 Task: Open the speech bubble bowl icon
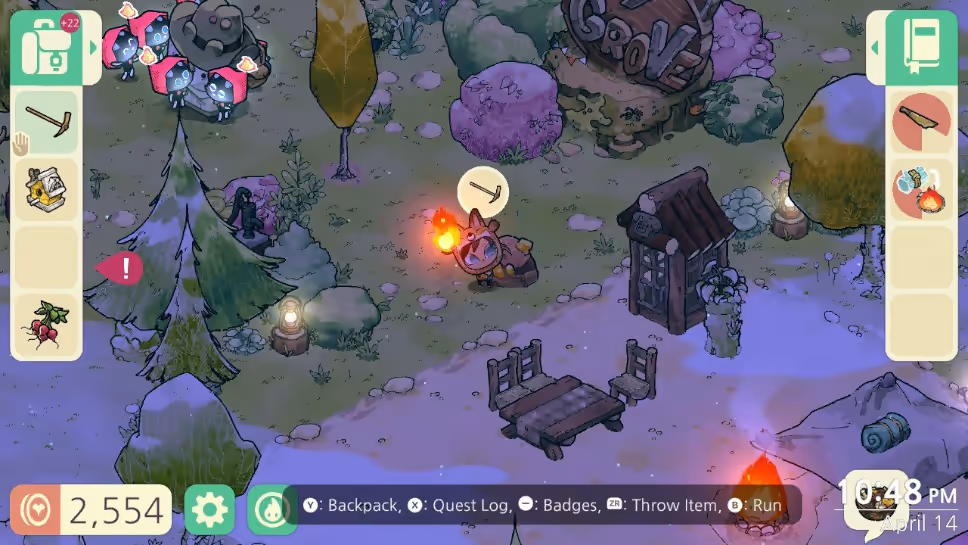873,500
